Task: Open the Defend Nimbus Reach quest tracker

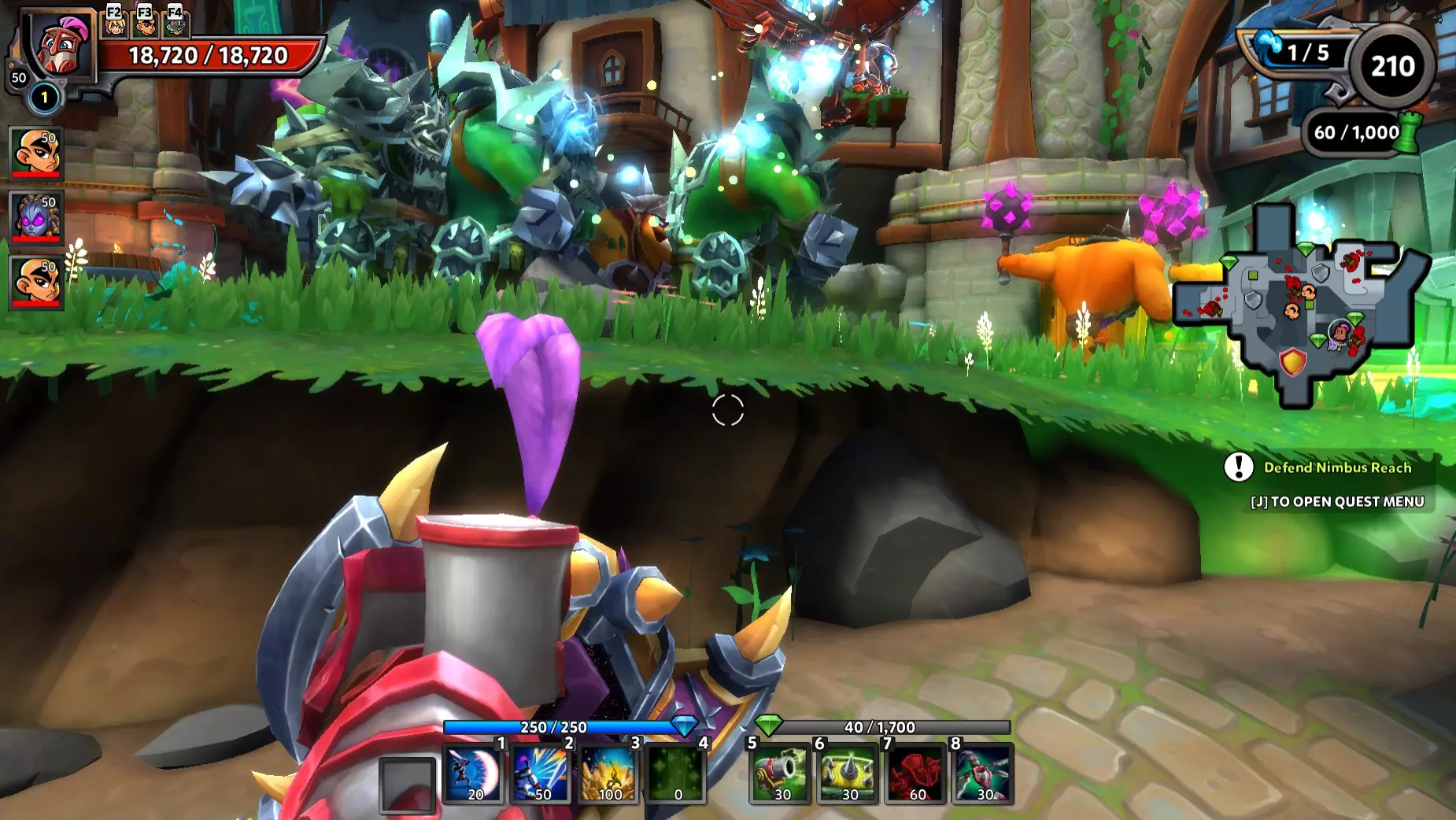Action: pos(1336,467)
